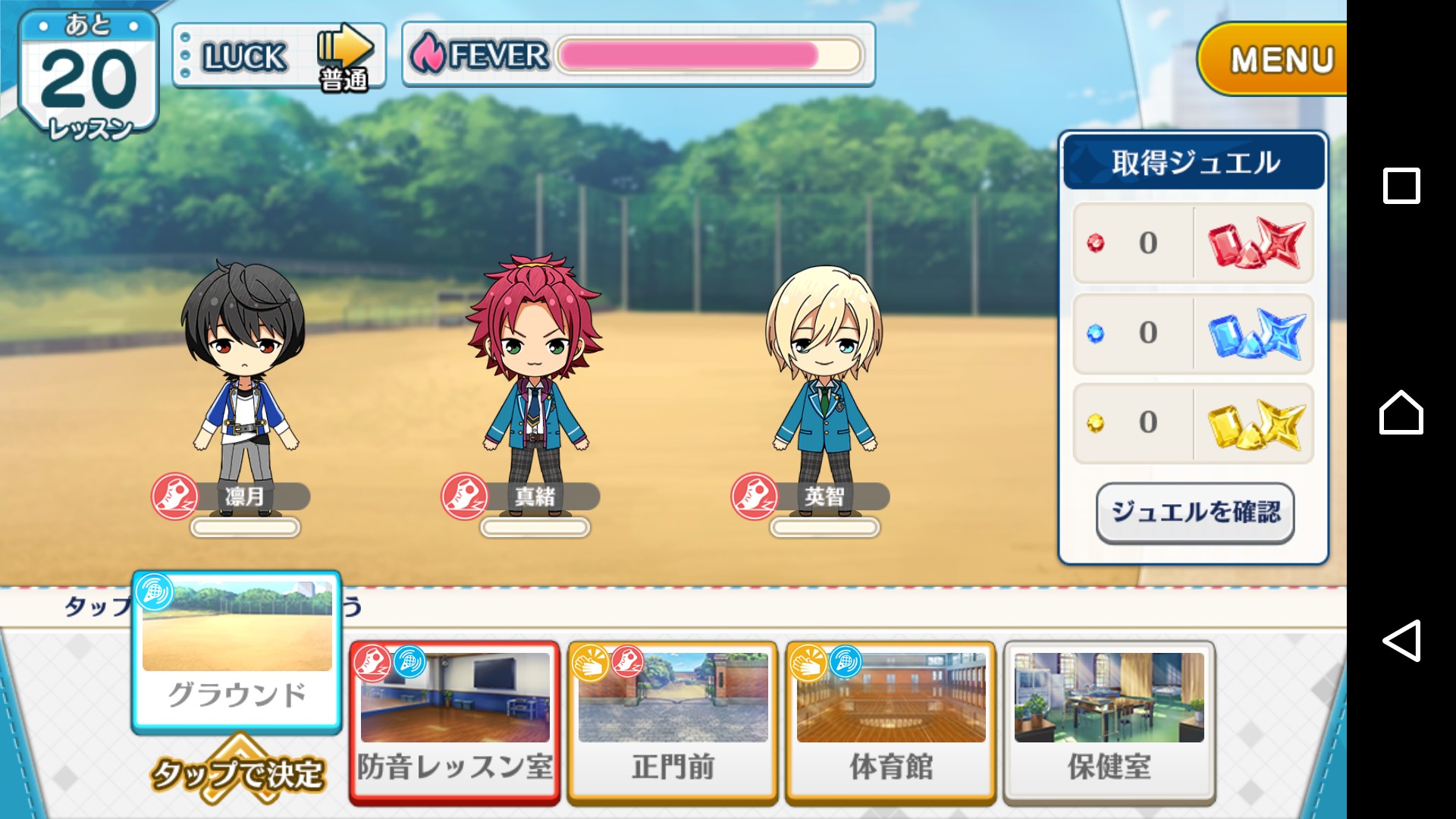Screen dimensions: 1456x819
Task: Choose the 正門前 location card
Action: point(673,721)
